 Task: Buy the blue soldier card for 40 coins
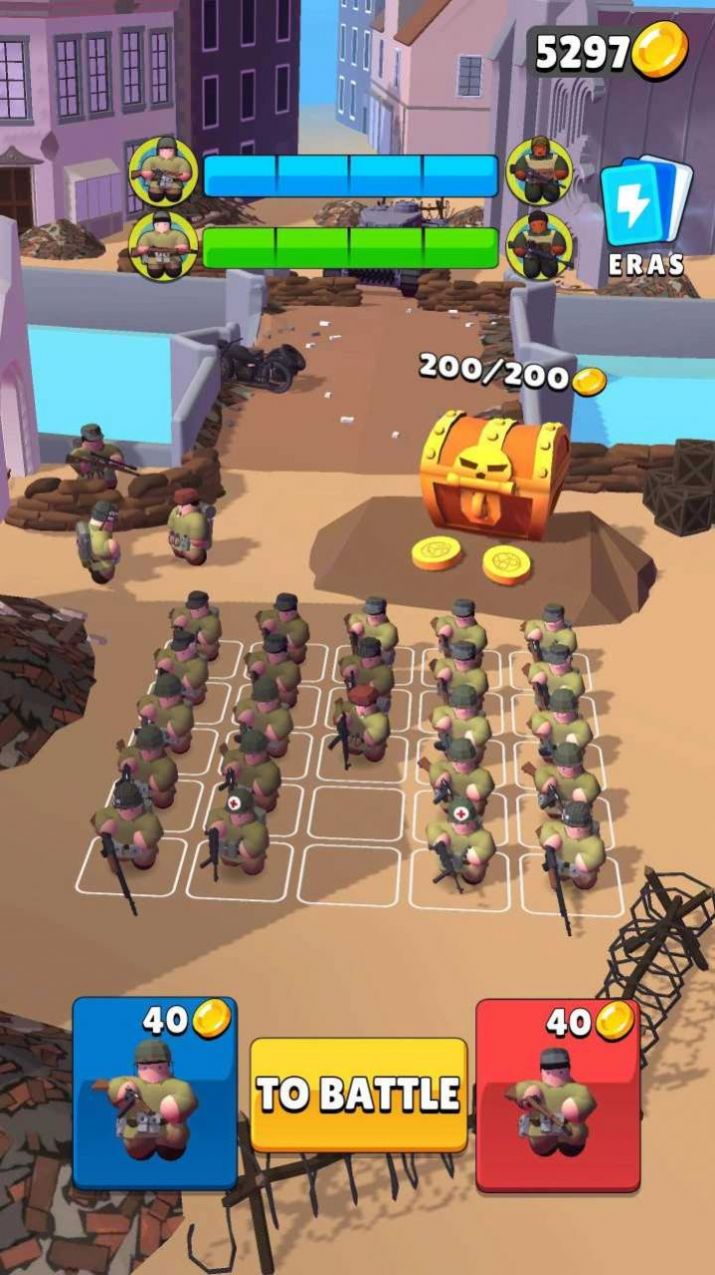pyautogui.click(x=154, y=1092)
